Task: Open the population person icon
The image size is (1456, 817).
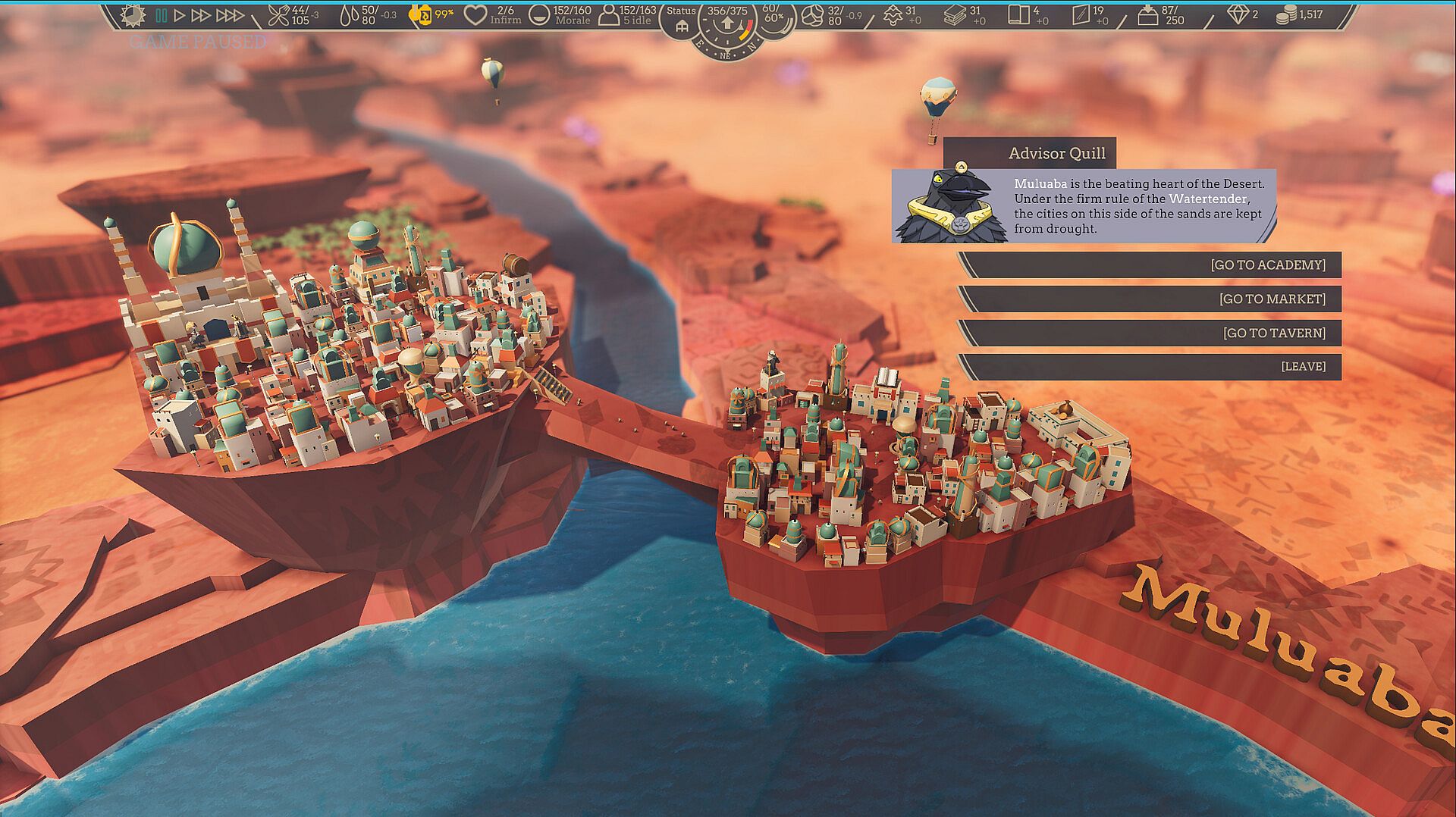Action: point(608,14)
